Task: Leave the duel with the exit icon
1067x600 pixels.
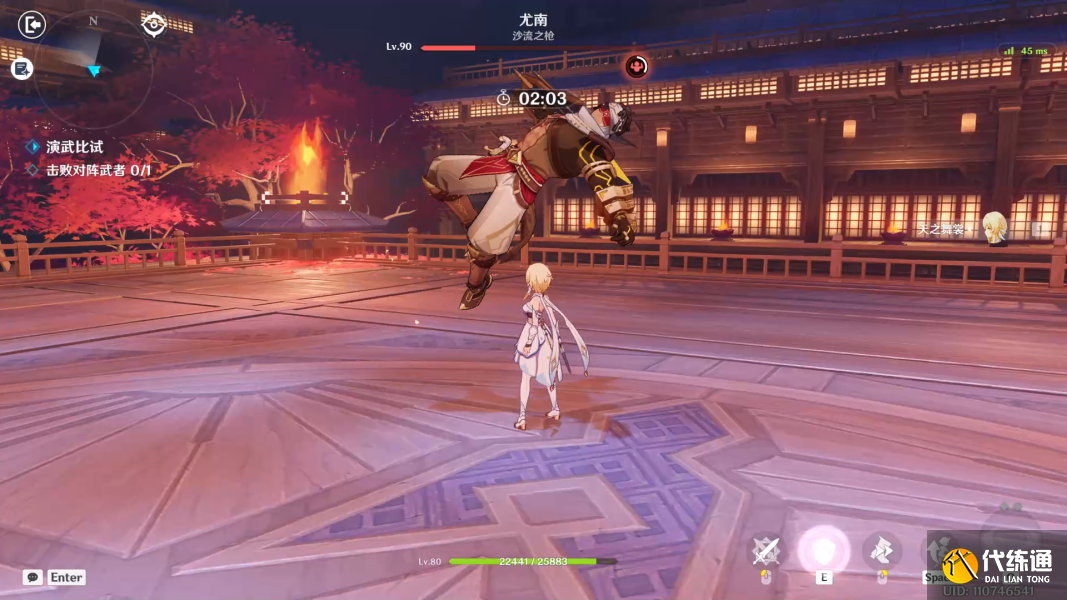Action: tap(32, 24)
